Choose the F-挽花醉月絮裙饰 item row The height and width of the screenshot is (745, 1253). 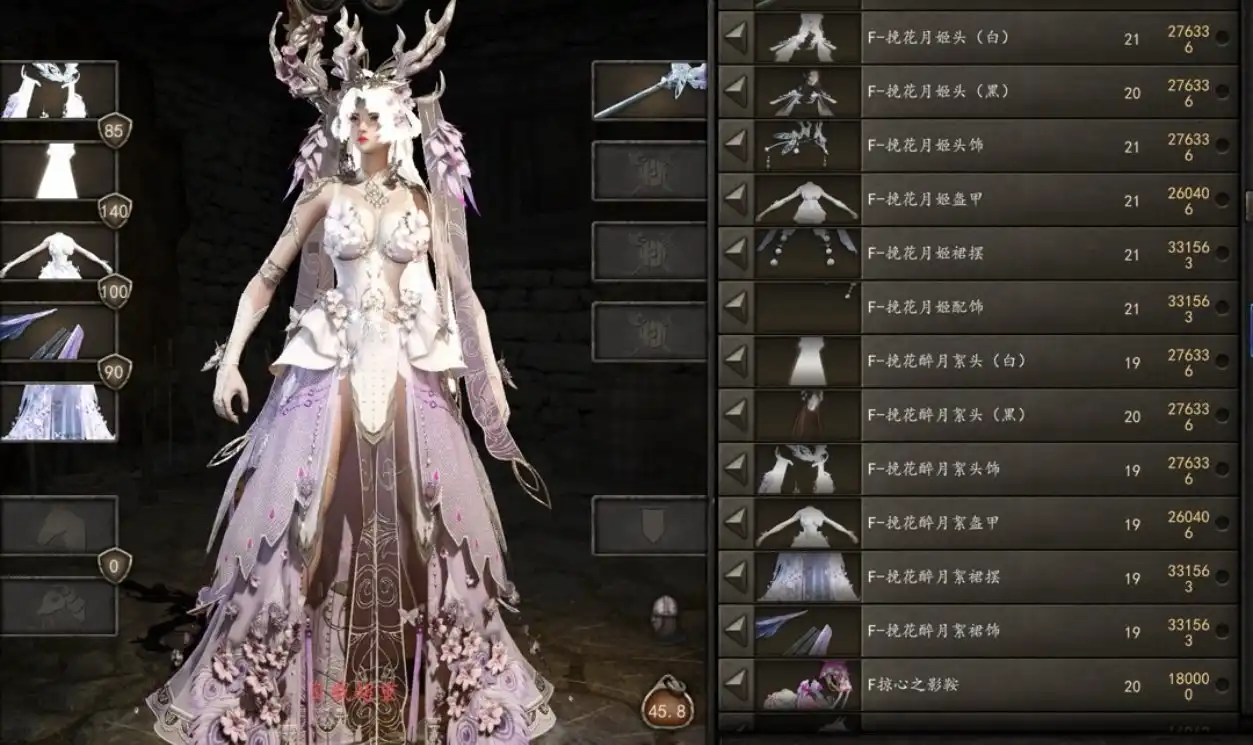(x=980, y=632)
